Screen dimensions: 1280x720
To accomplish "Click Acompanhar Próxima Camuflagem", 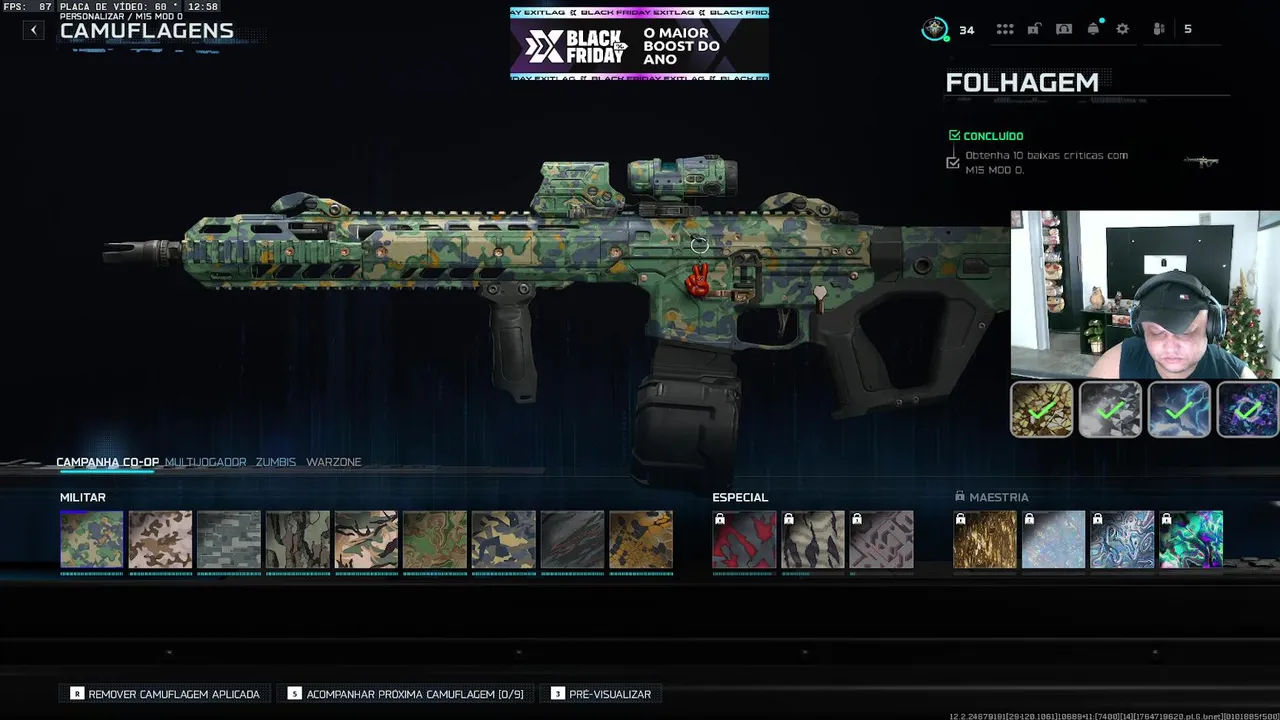I will click(405, 694).
